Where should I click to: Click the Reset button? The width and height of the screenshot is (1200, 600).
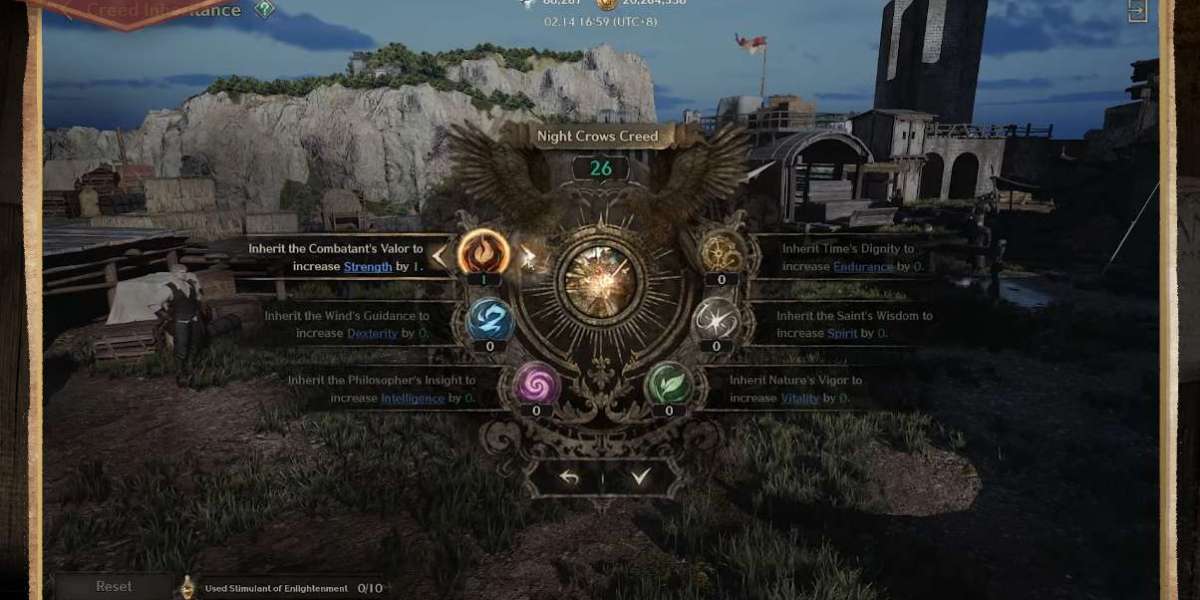click(113, 587)
